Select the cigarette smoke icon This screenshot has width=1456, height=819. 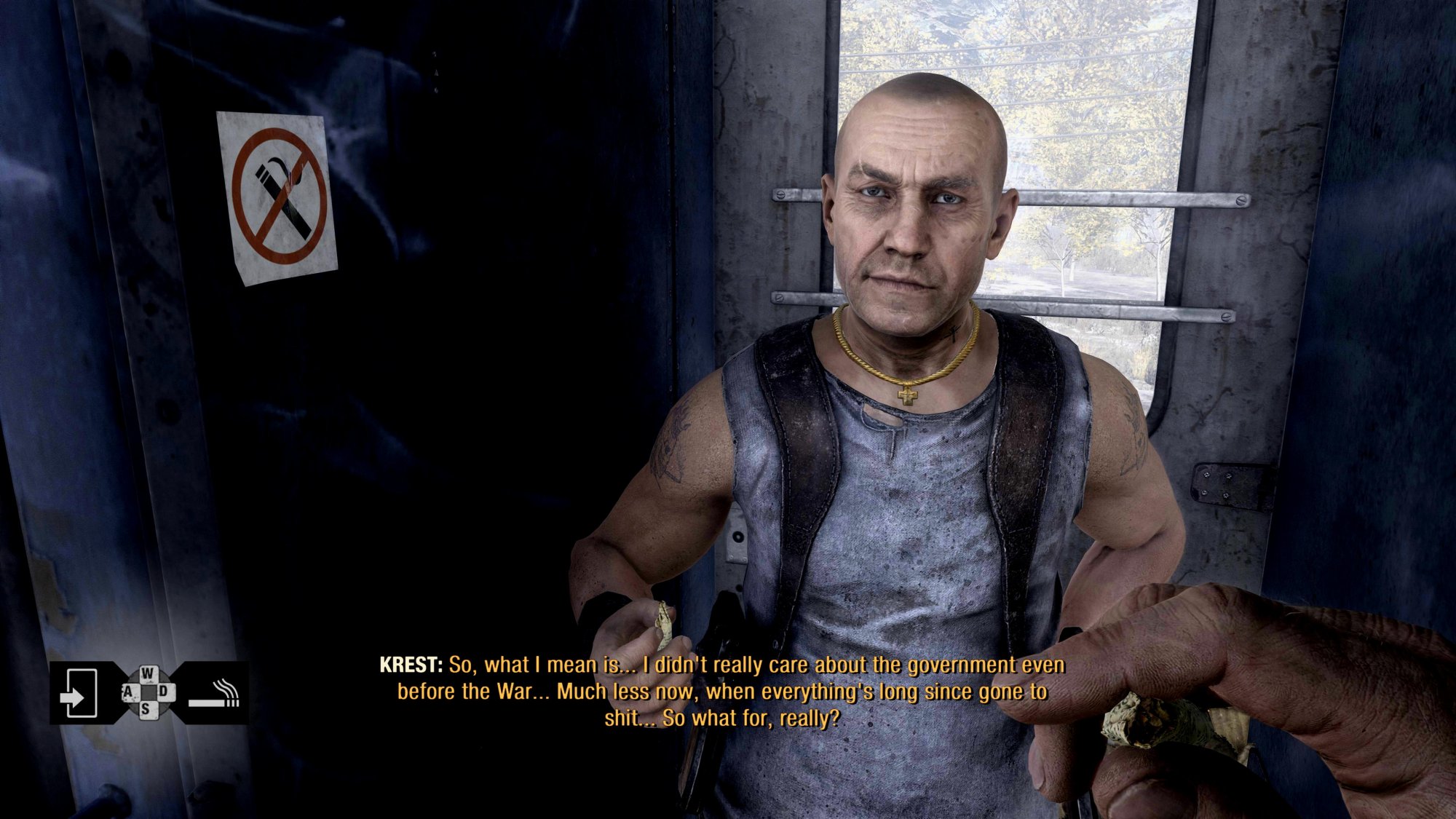(x=214, y=695)
